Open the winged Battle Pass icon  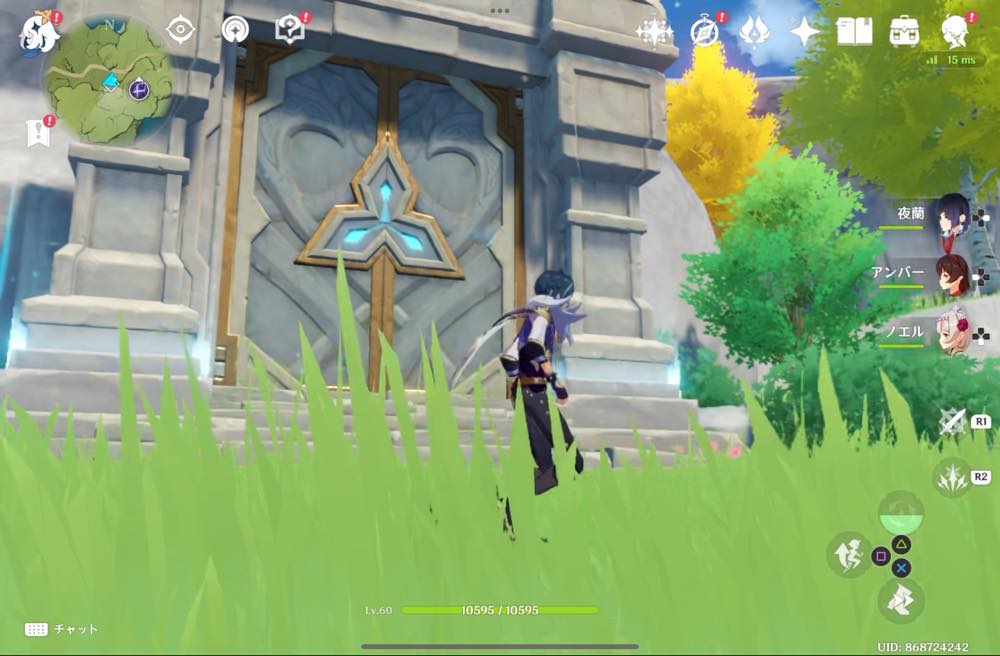click(x=754, y=32)
